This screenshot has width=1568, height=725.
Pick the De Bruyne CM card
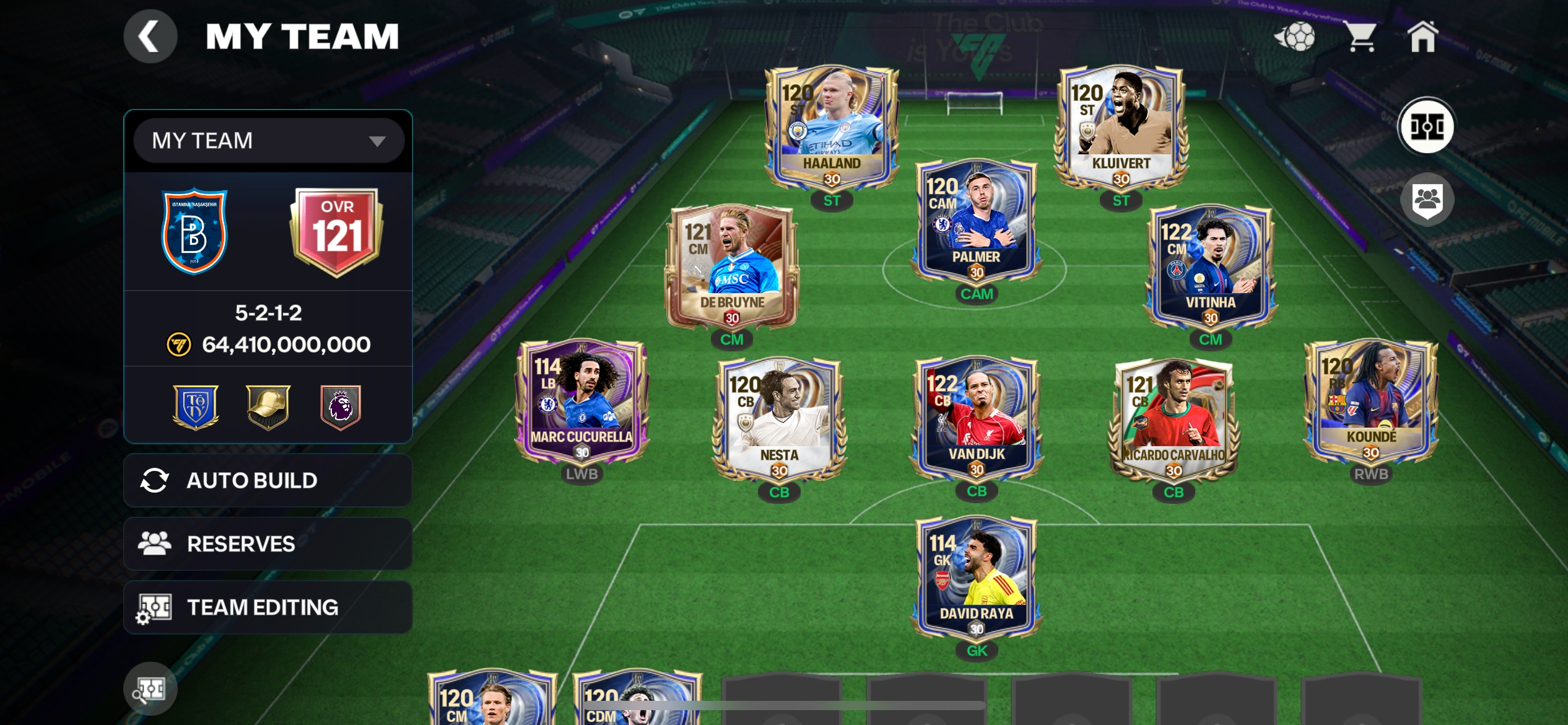point(731,267)
